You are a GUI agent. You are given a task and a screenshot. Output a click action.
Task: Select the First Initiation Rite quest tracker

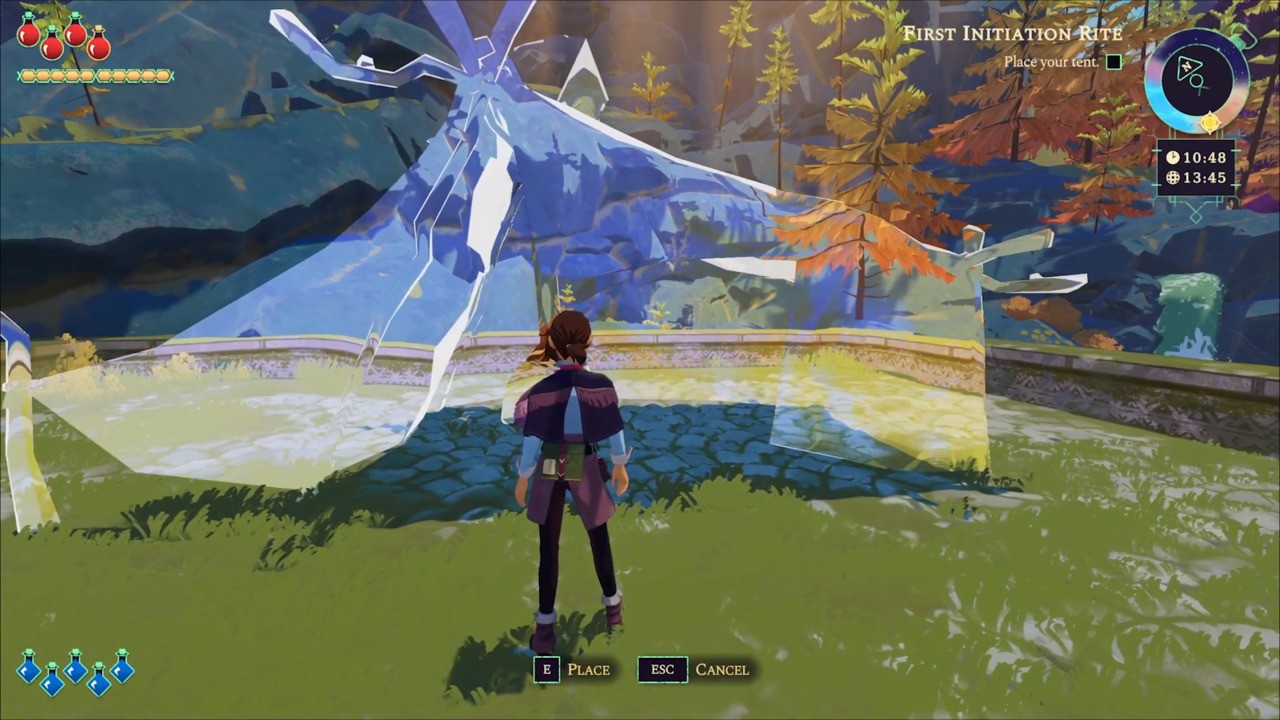tap(1012, 34)
